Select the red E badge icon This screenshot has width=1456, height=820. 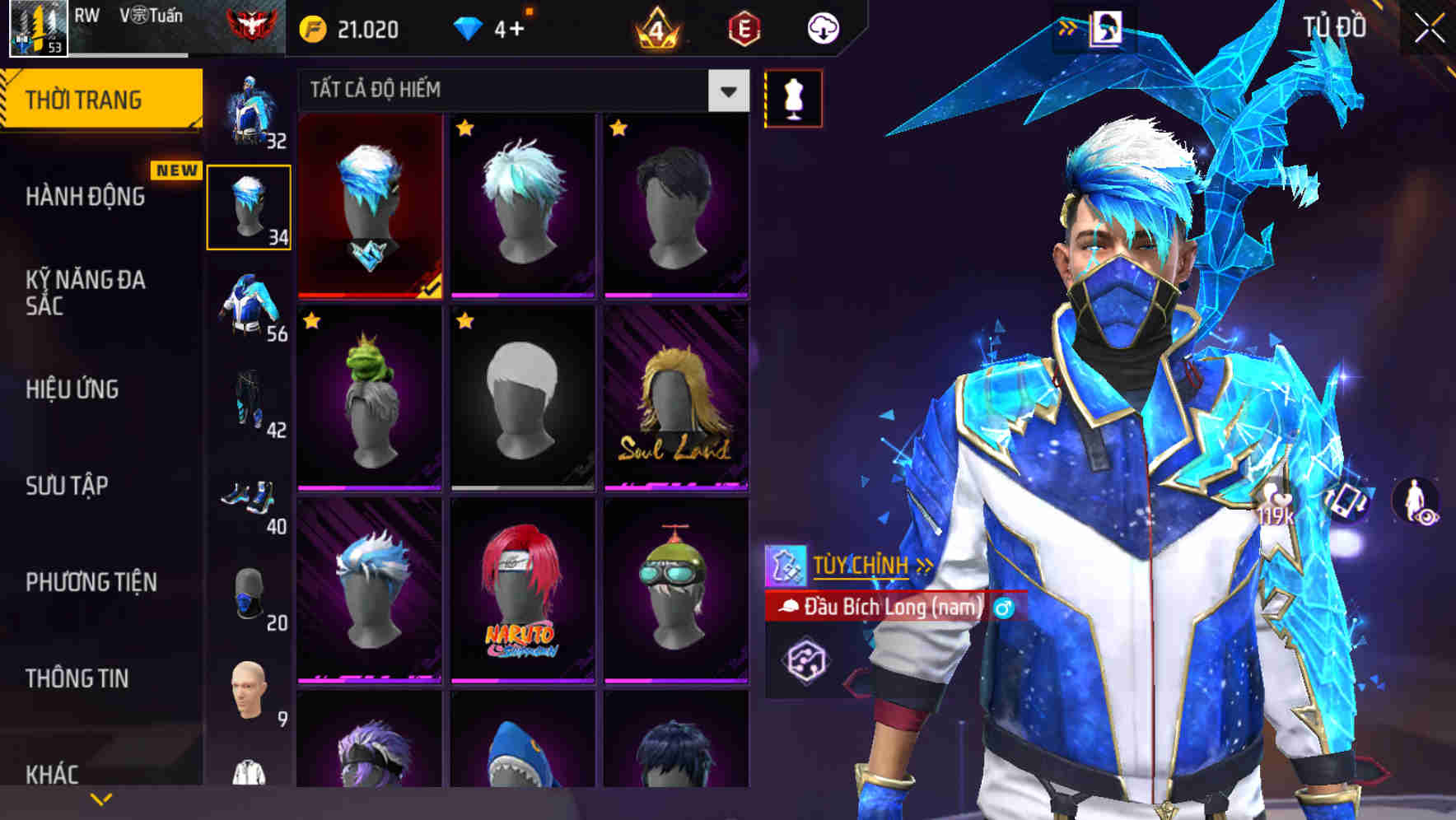click(x=744, y=27)
